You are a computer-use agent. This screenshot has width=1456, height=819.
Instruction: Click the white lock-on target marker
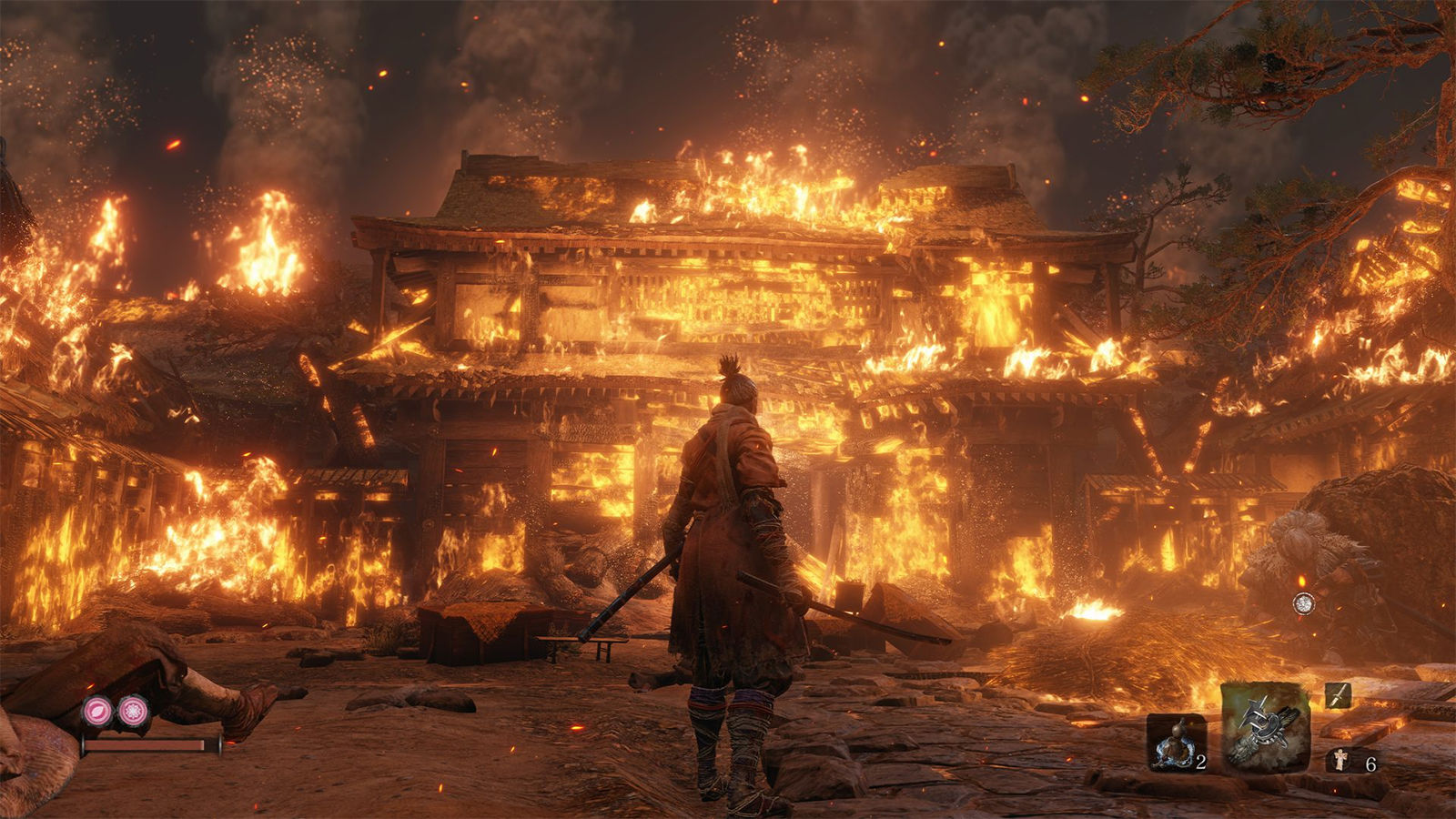(x=1303, y=602)
